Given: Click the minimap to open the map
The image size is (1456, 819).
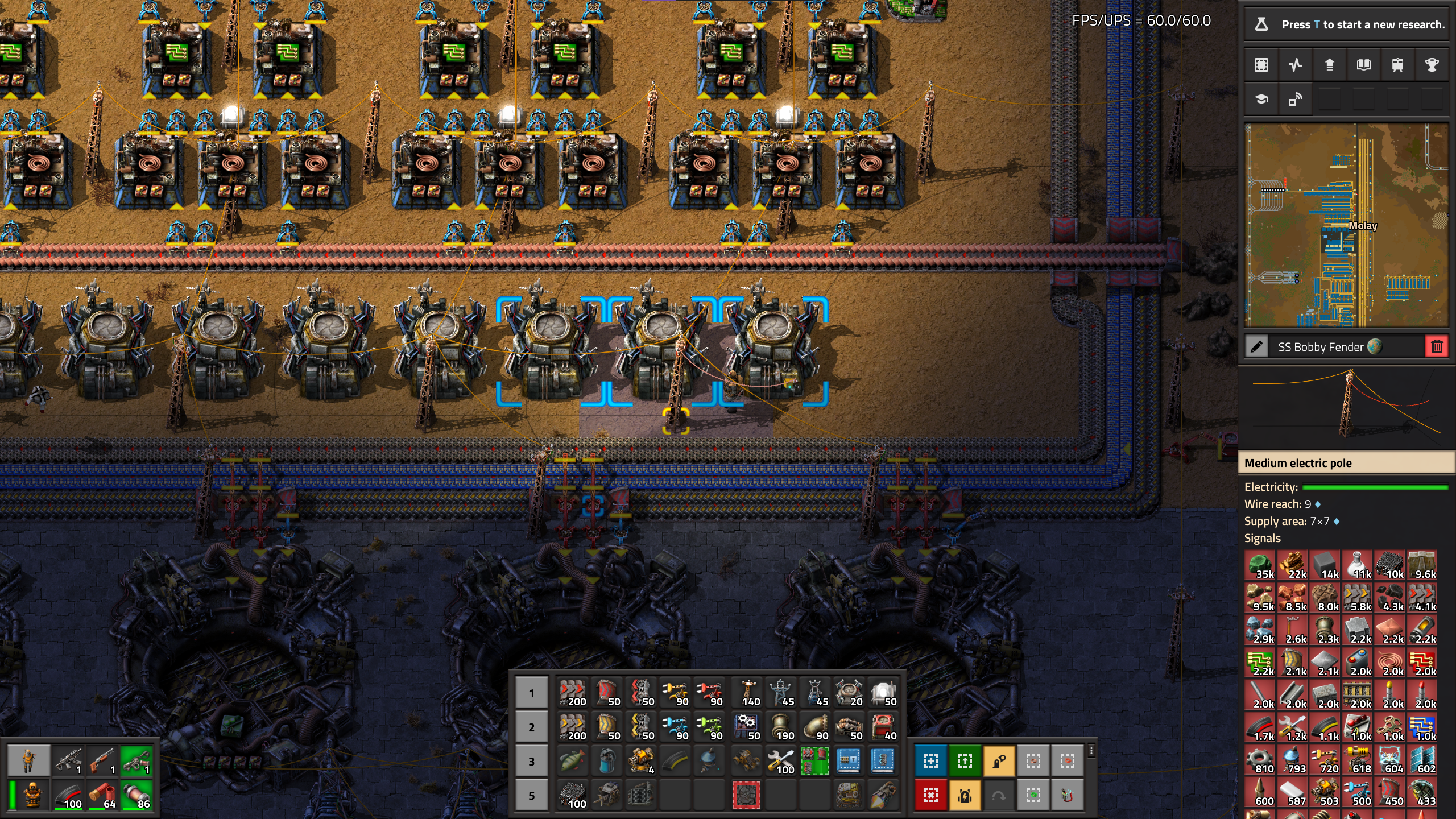Looking at the screenshot, I should click(1346, 225).
